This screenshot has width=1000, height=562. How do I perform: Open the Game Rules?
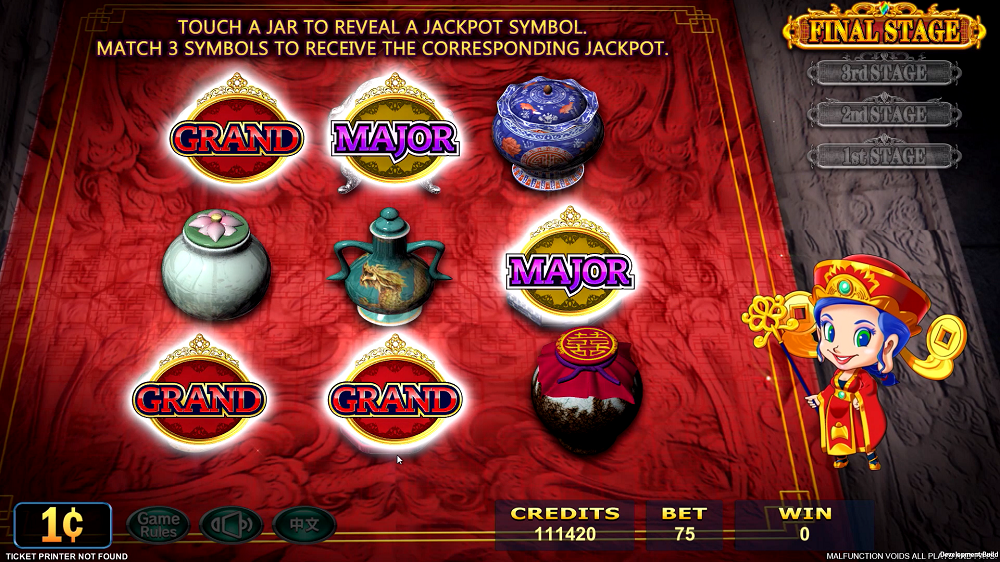(x=158, y=525)
